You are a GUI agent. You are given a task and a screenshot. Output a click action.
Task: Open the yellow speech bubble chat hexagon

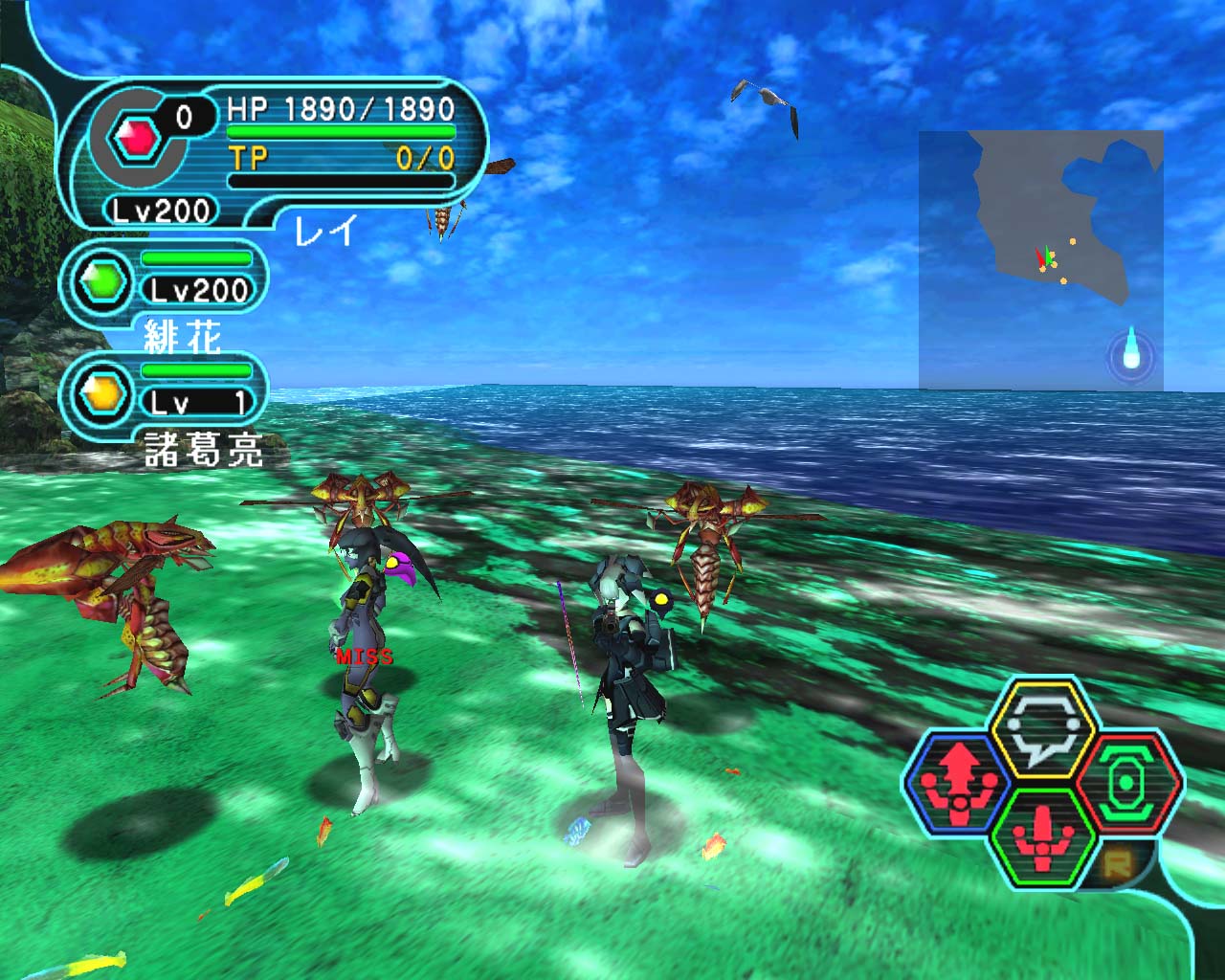[x=1042, y=729]
